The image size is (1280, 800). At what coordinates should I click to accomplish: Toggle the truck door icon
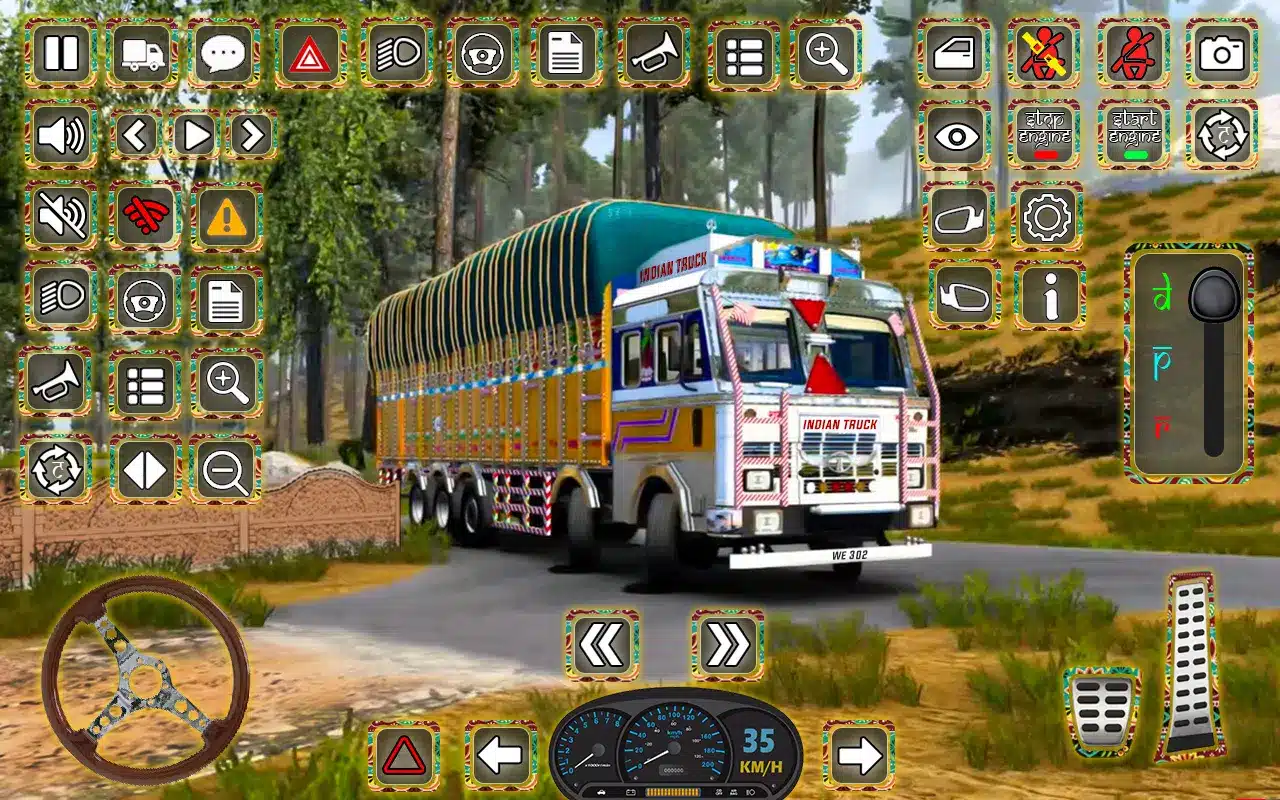(x=954, y=53)
